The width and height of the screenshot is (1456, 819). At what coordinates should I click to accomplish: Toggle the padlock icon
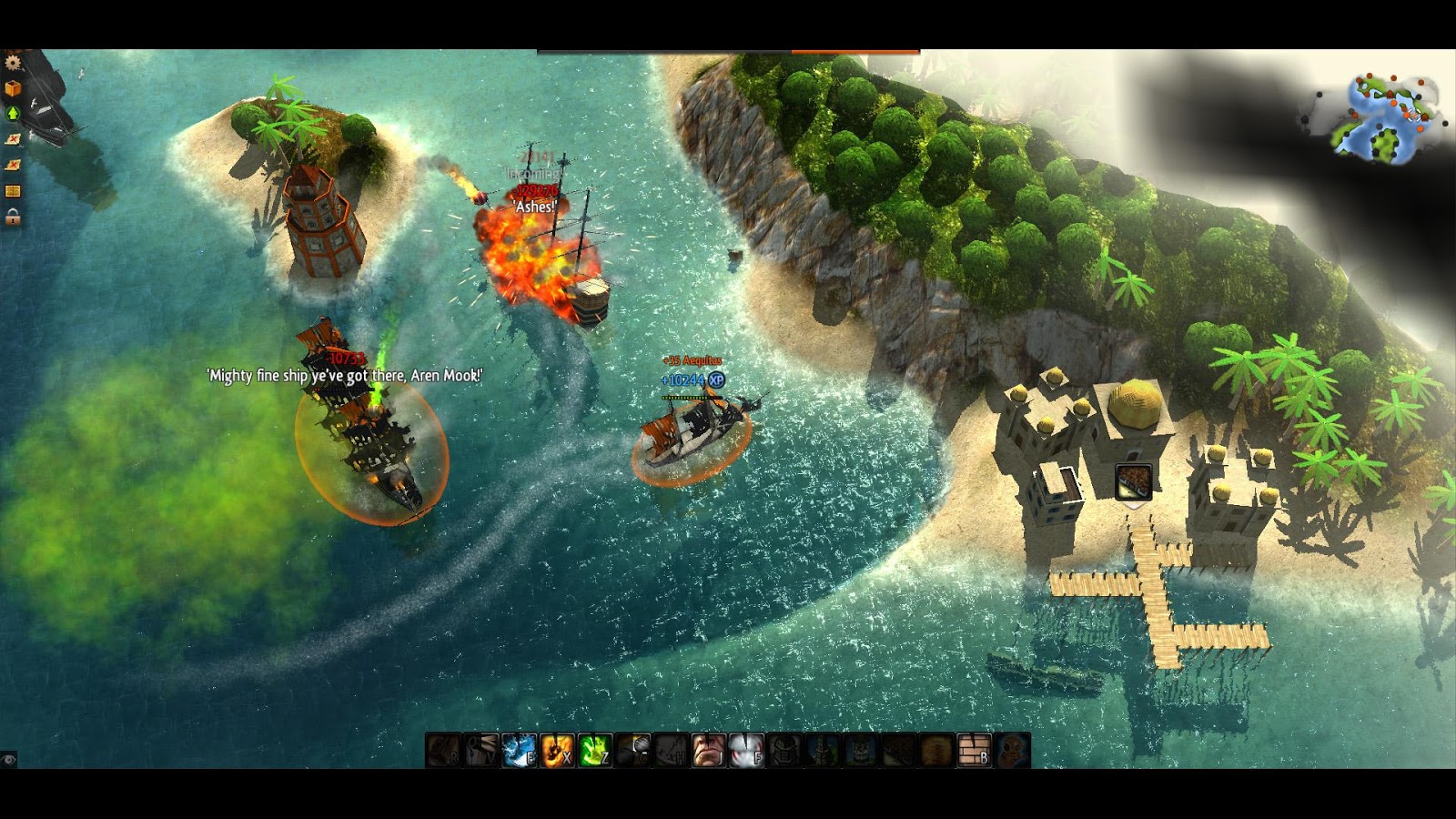click(13, 217)
